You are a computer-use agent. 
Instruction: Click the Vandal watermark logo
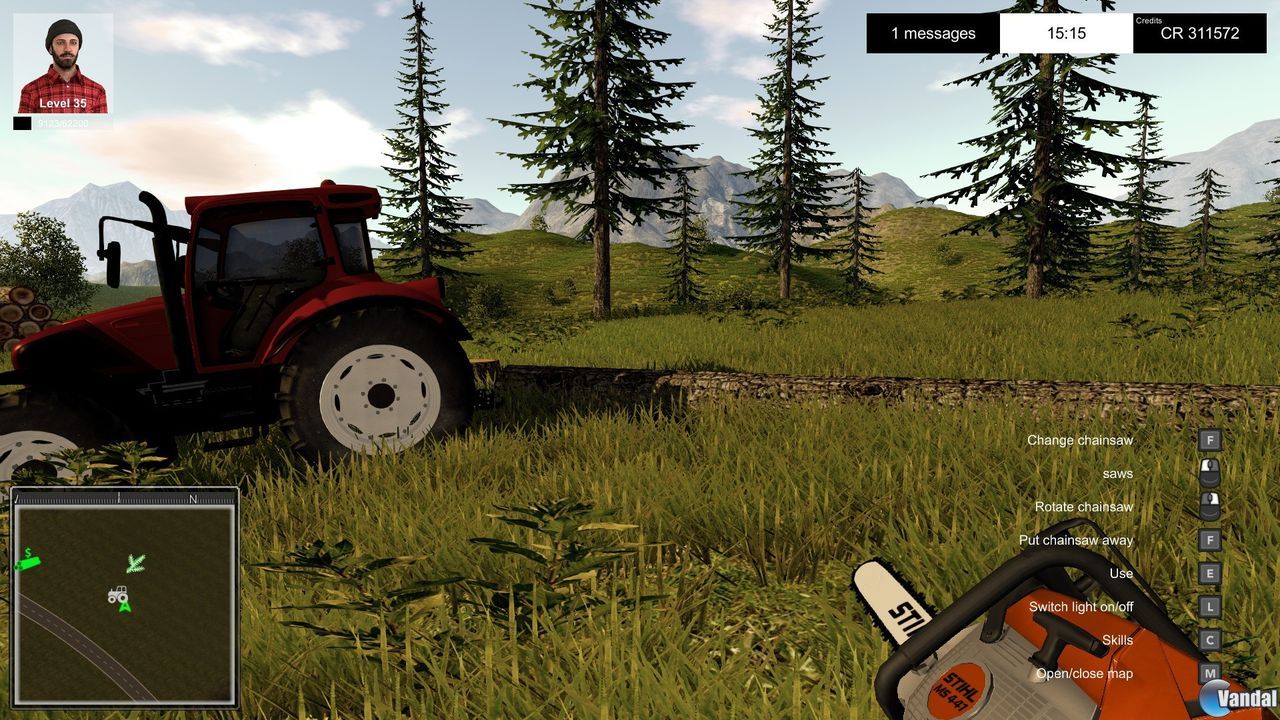(1232, 695)
